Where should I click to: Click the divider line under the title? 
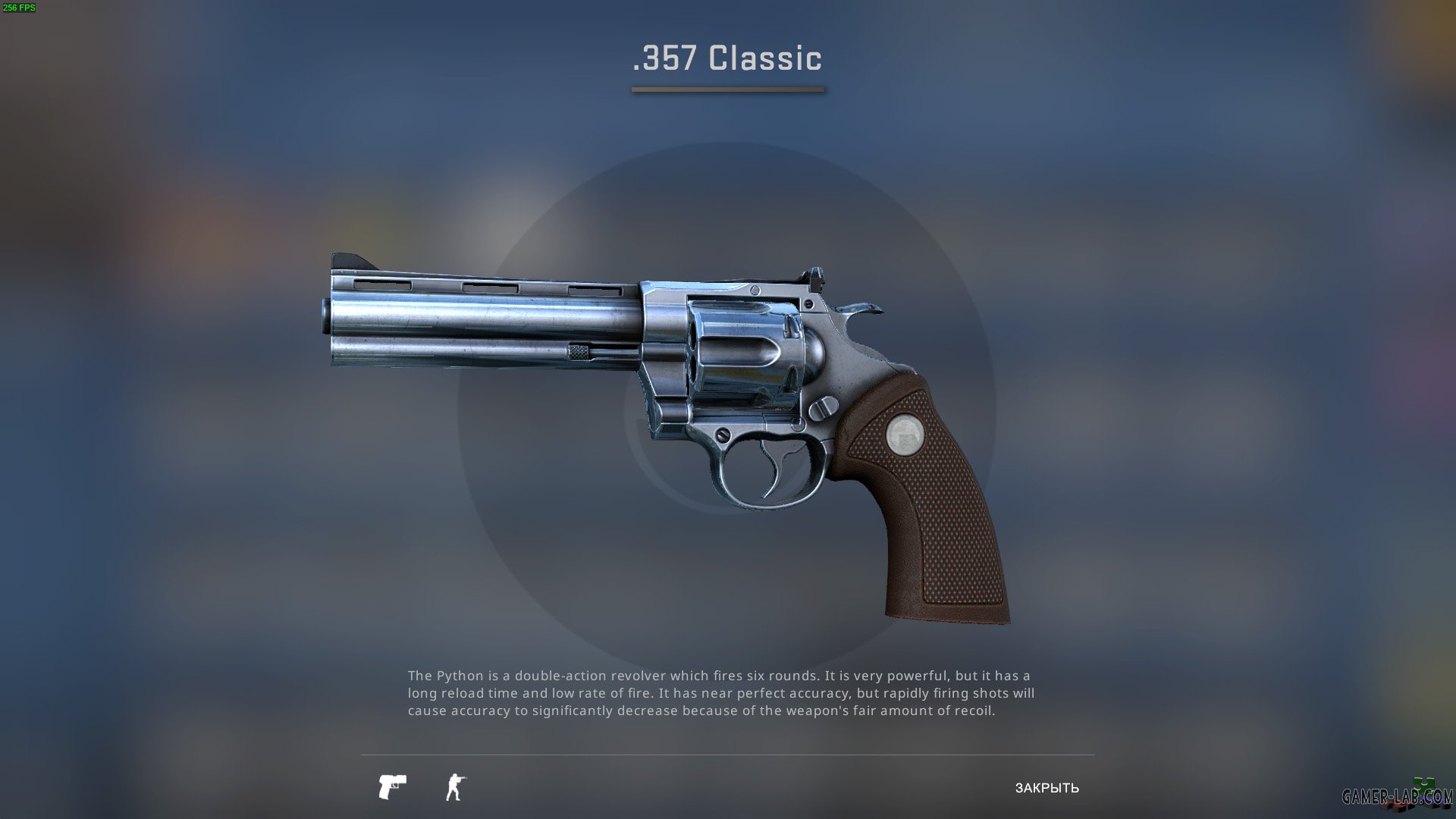727,90
